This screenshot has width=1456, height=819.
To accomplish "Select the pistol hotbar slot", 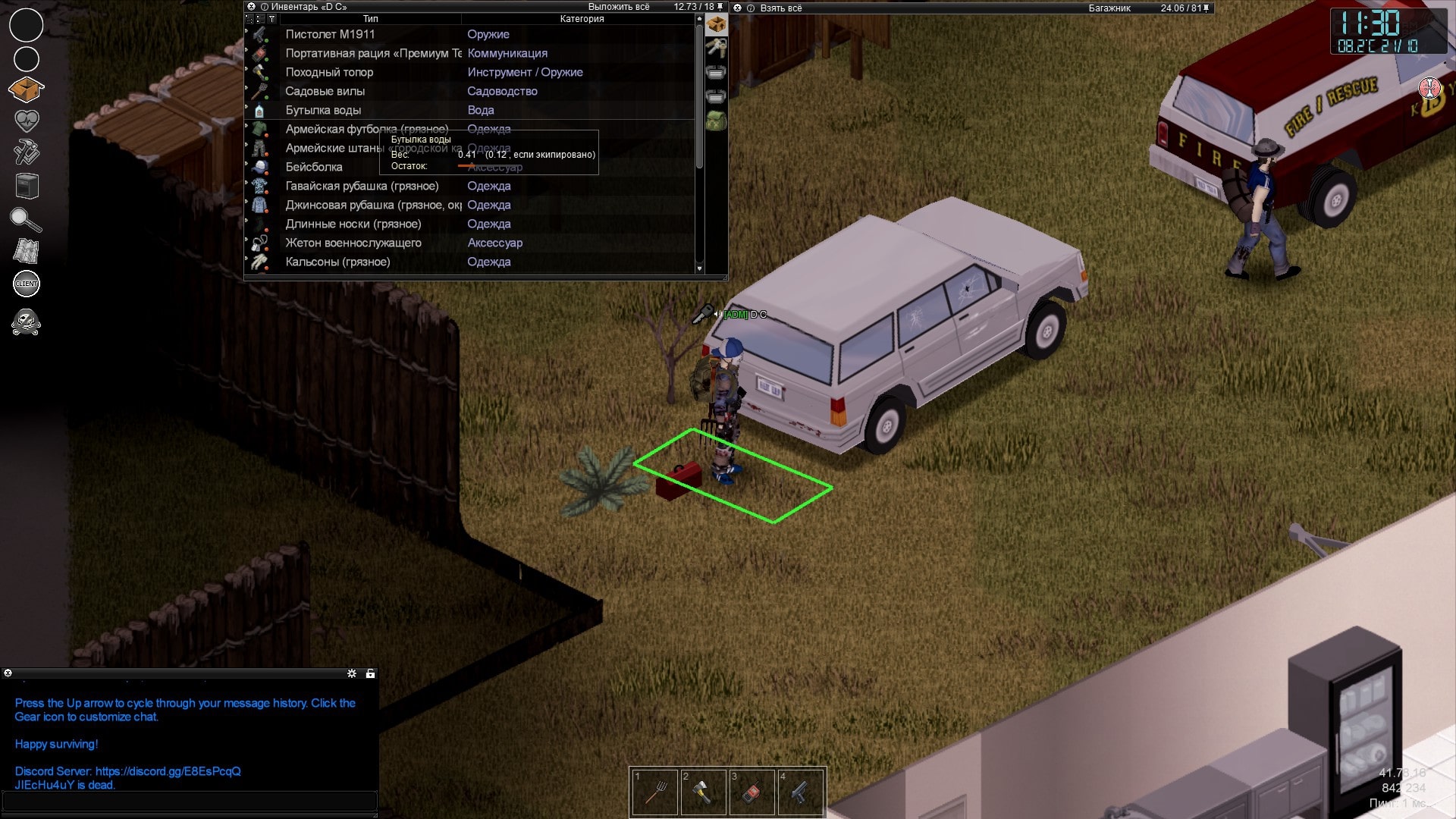I will tap(800, 792).
